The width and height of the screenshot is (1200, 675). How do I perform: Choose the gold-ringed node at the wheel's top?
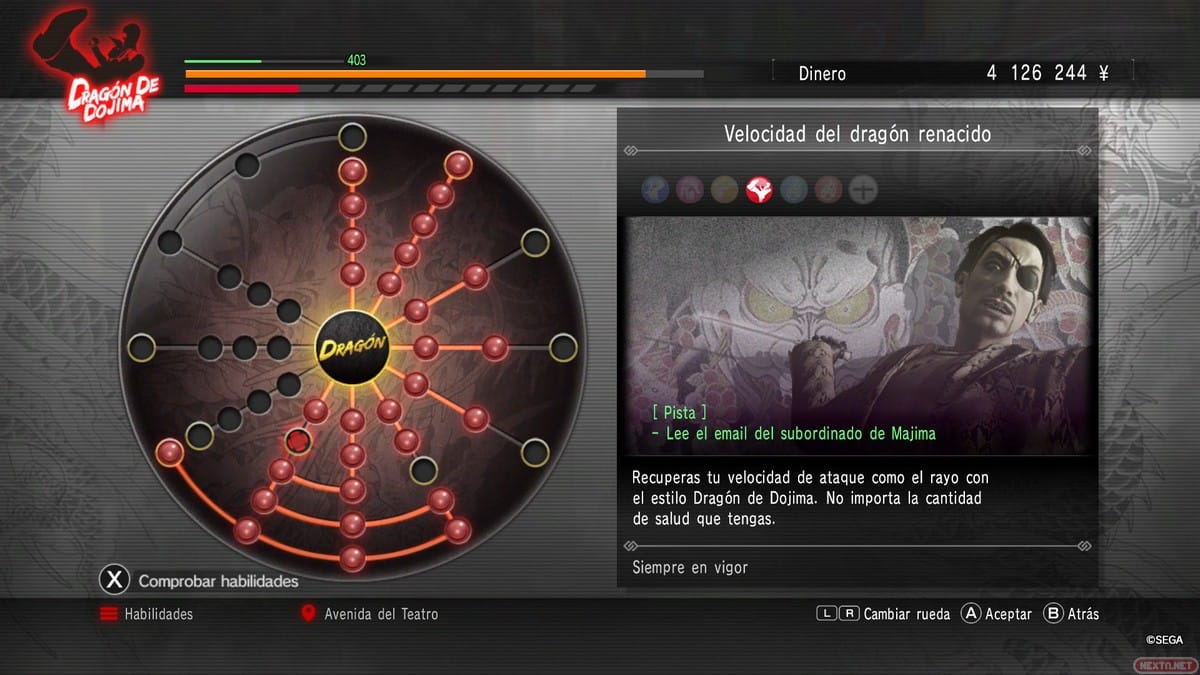coord(352,136)
